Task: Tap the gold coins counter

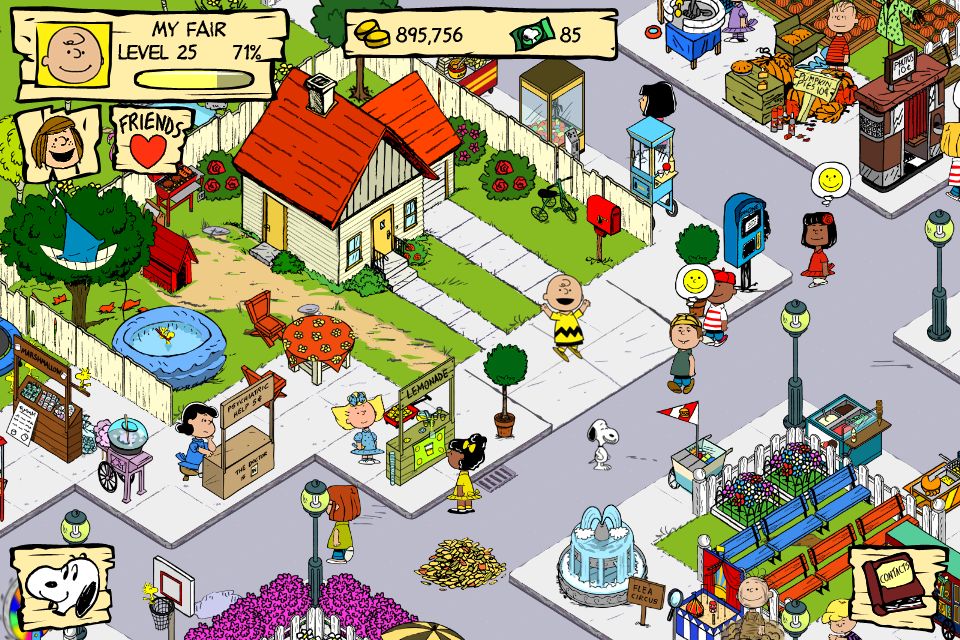Action: [x=412, y=35]
